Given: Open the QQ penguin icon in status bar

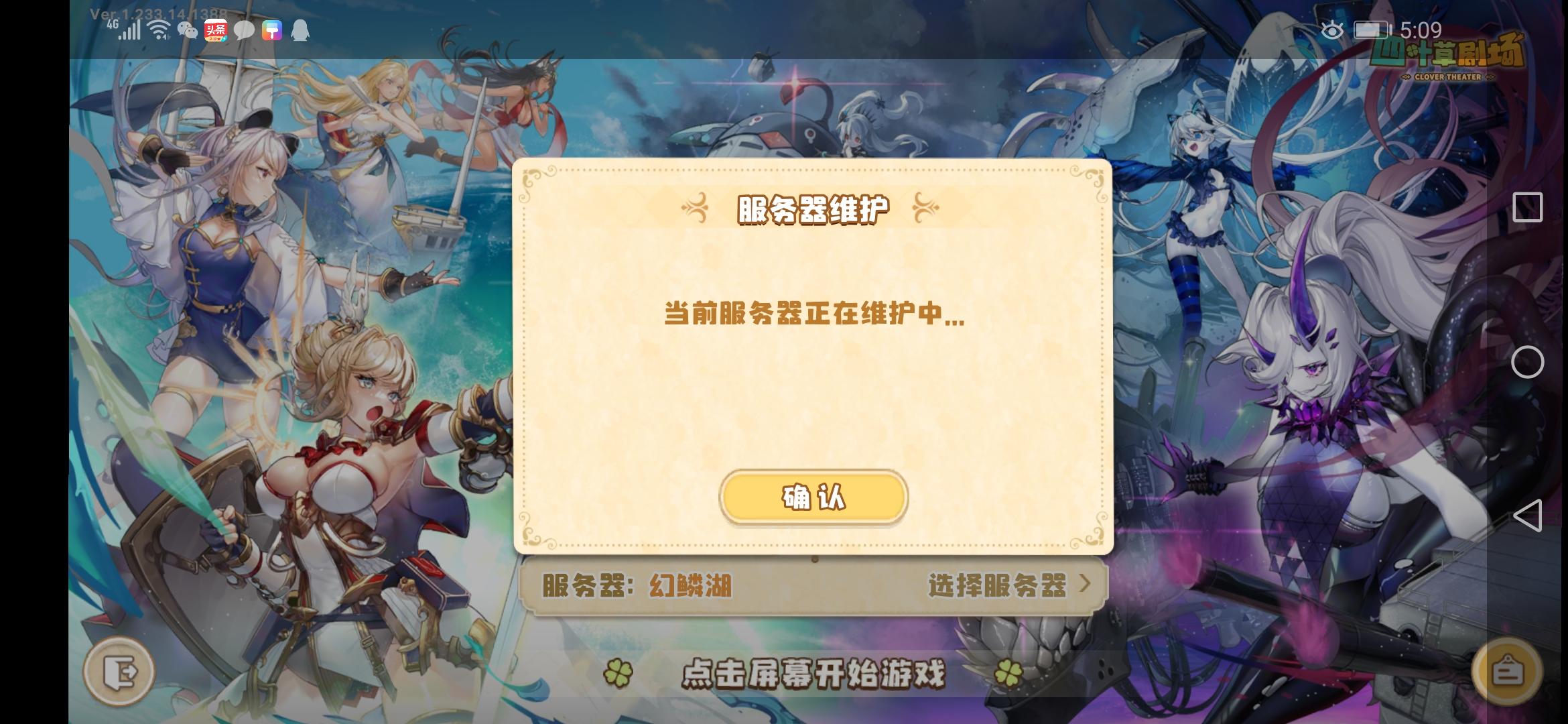Looking at the screenshot, I should coord(301,29).
